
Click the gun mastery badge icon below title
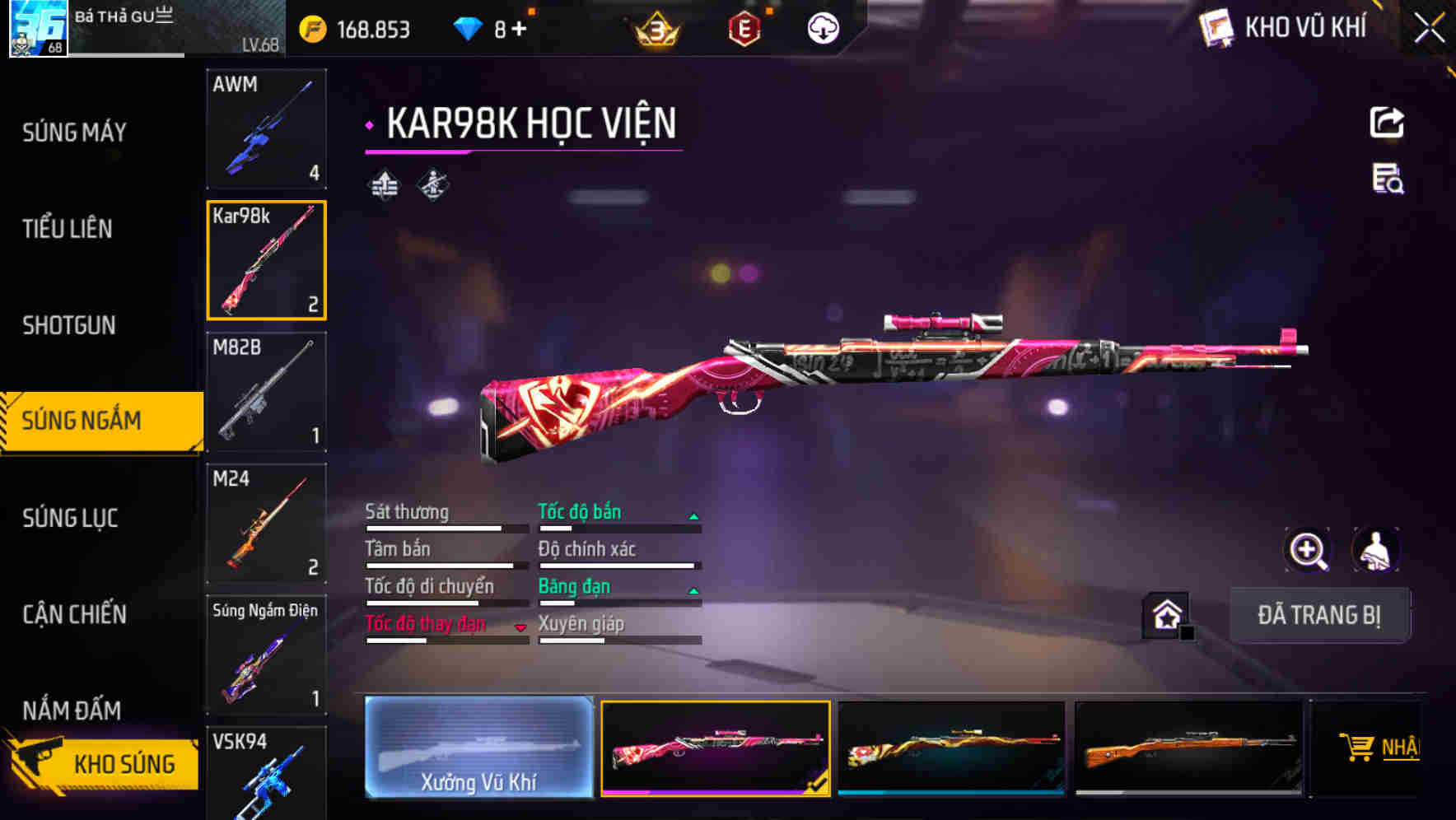coord(434,185)
